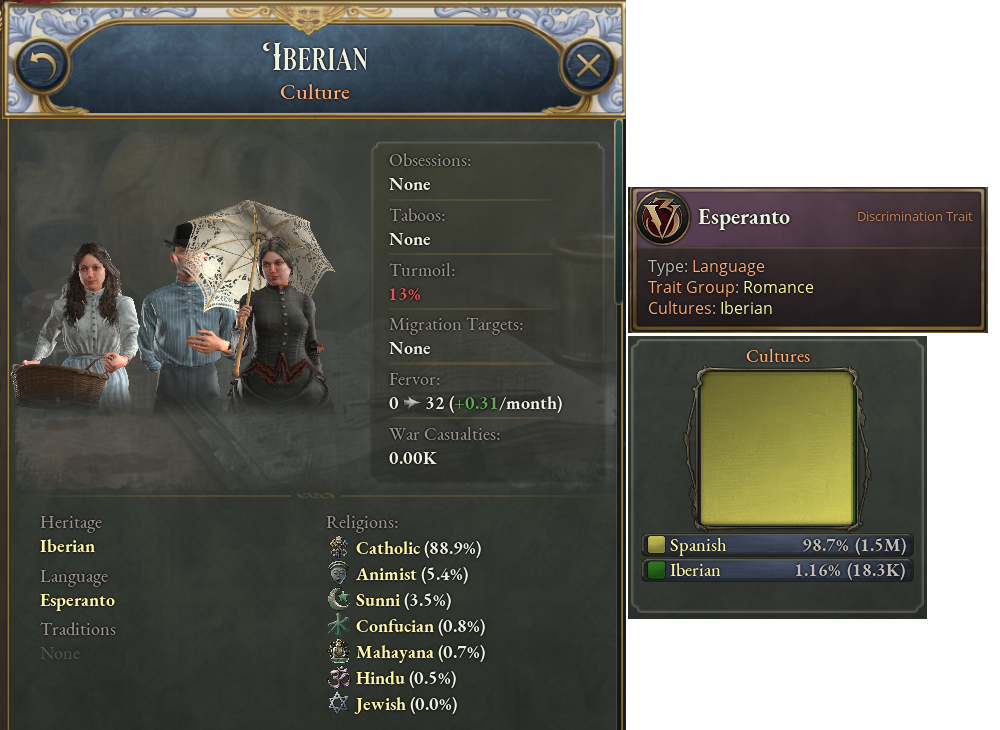Screen dimensions: 1000x730
Task: Select the Iberian culture legend row
Action: coord(777,571)
